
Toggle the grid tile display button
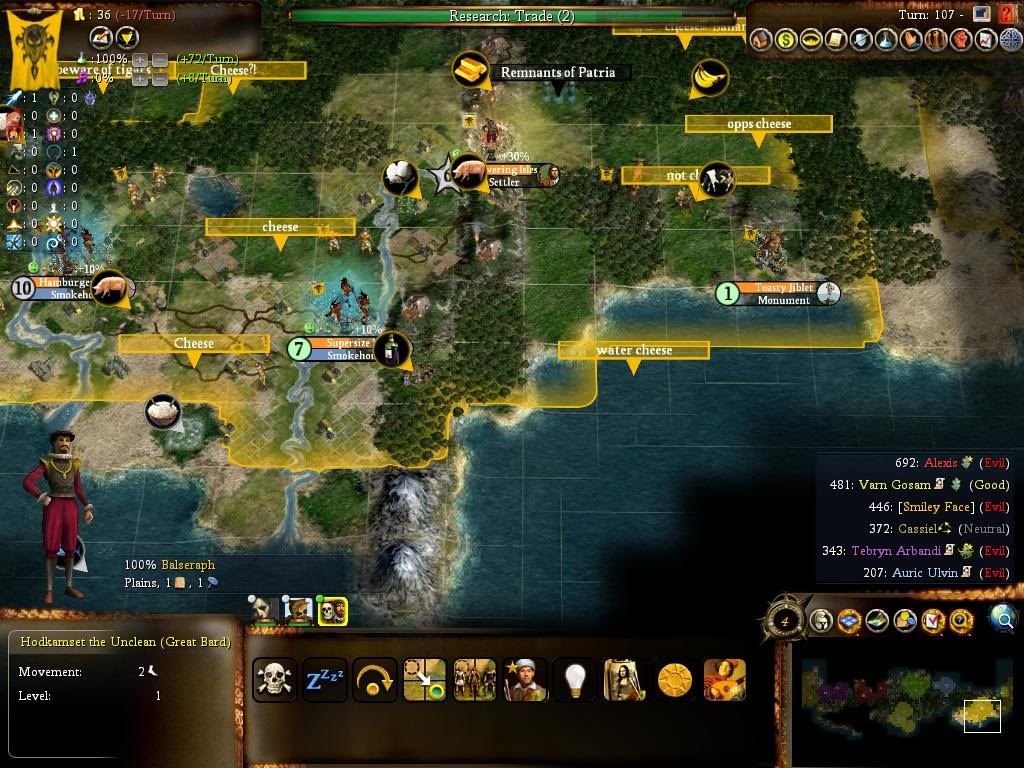point(849,622)
